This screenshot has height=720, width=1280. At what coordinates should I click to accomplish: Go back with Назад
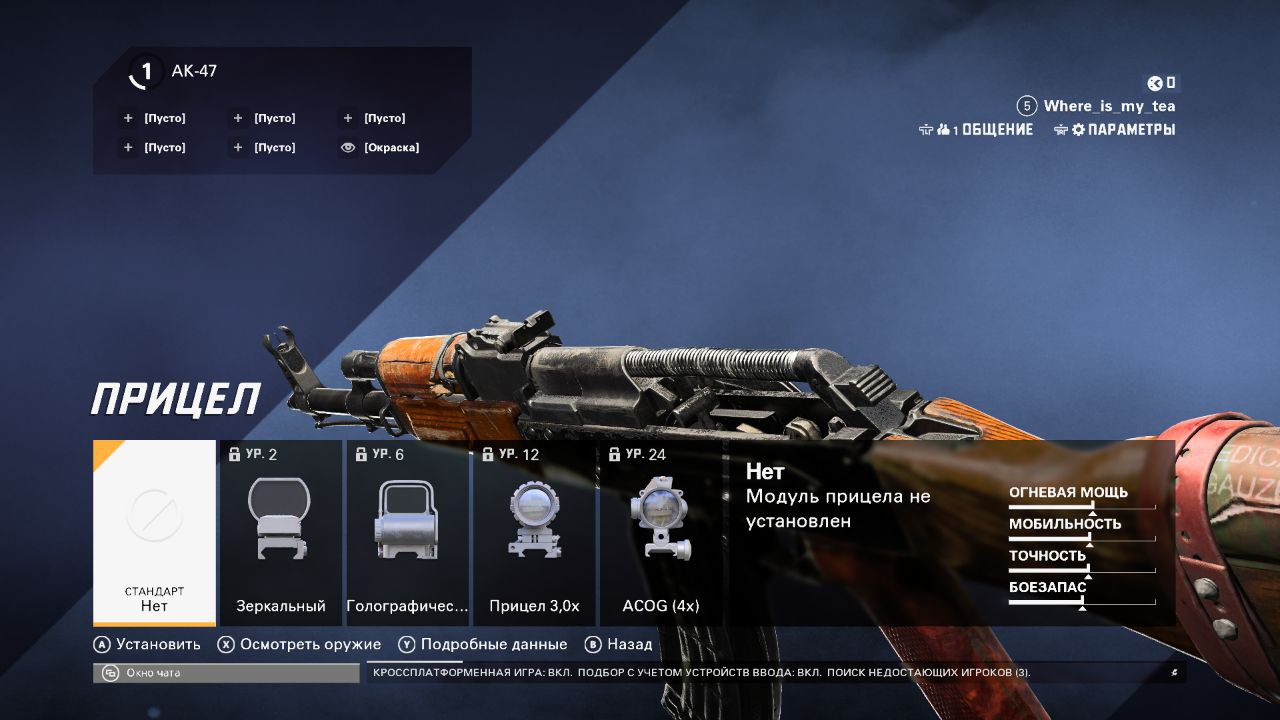619,645
